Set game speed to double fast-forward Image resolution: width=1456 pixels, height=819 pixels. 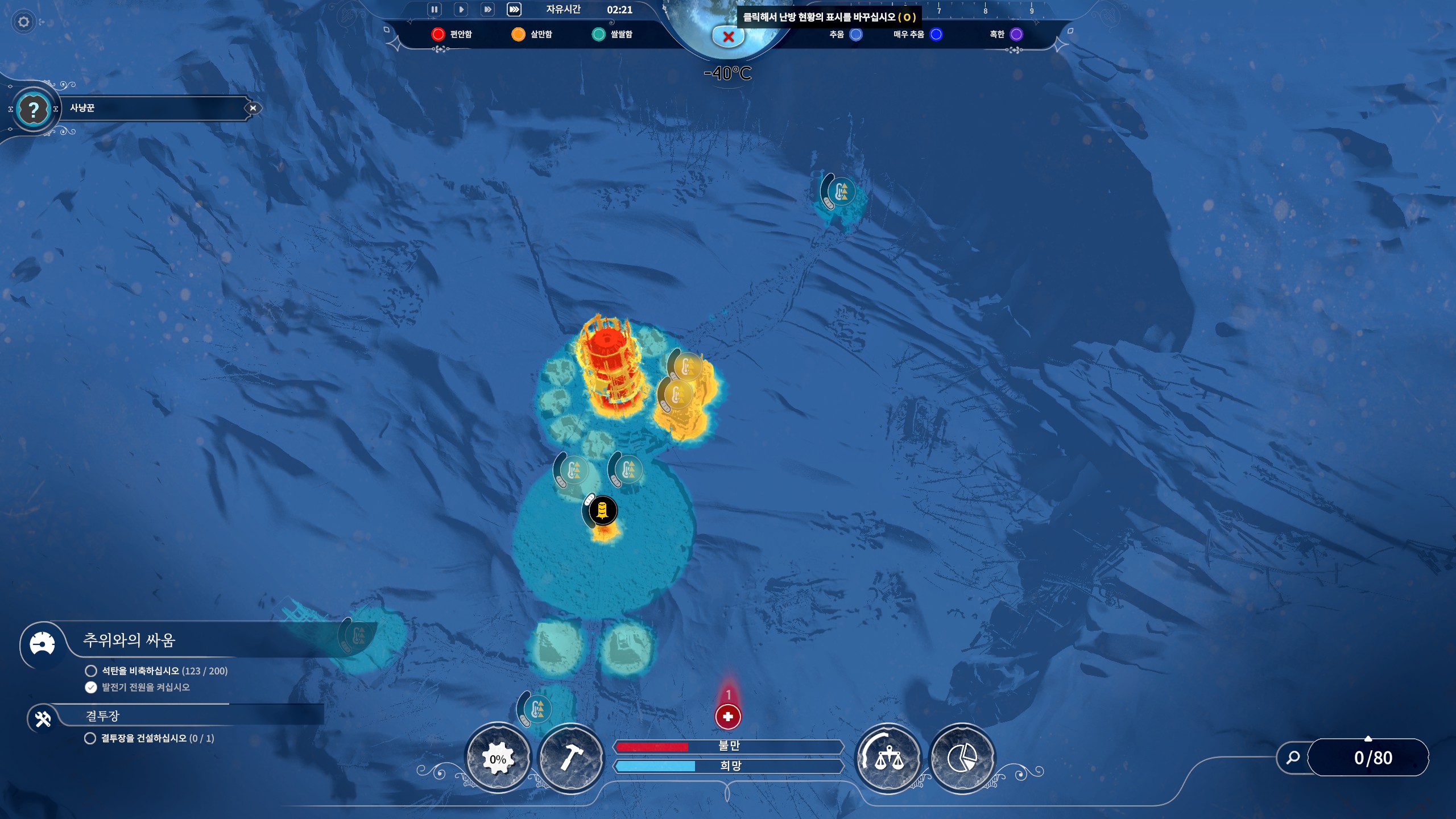[487, 10]
